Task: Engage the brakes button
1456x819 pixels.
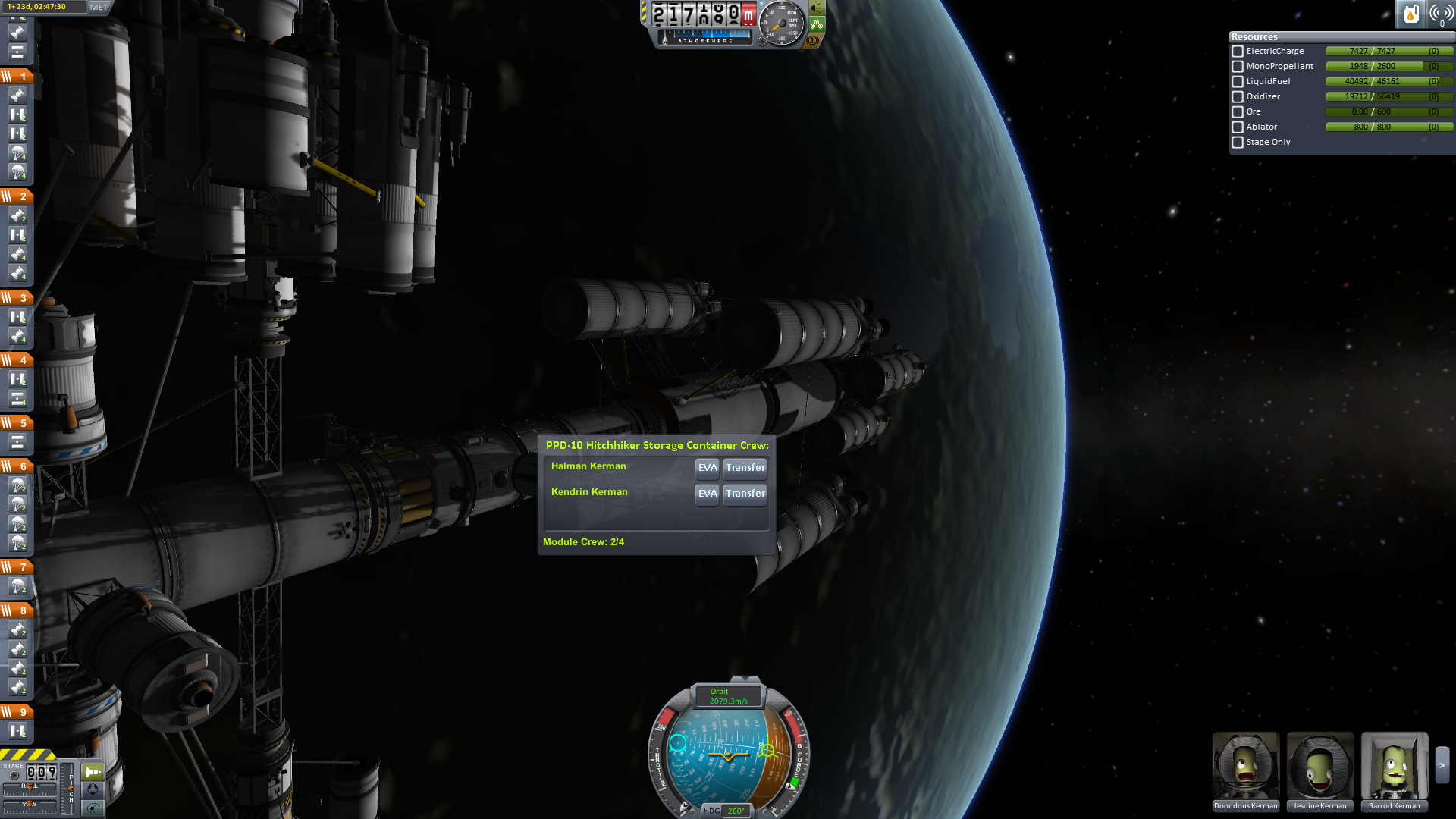Action: click(814, 40)
